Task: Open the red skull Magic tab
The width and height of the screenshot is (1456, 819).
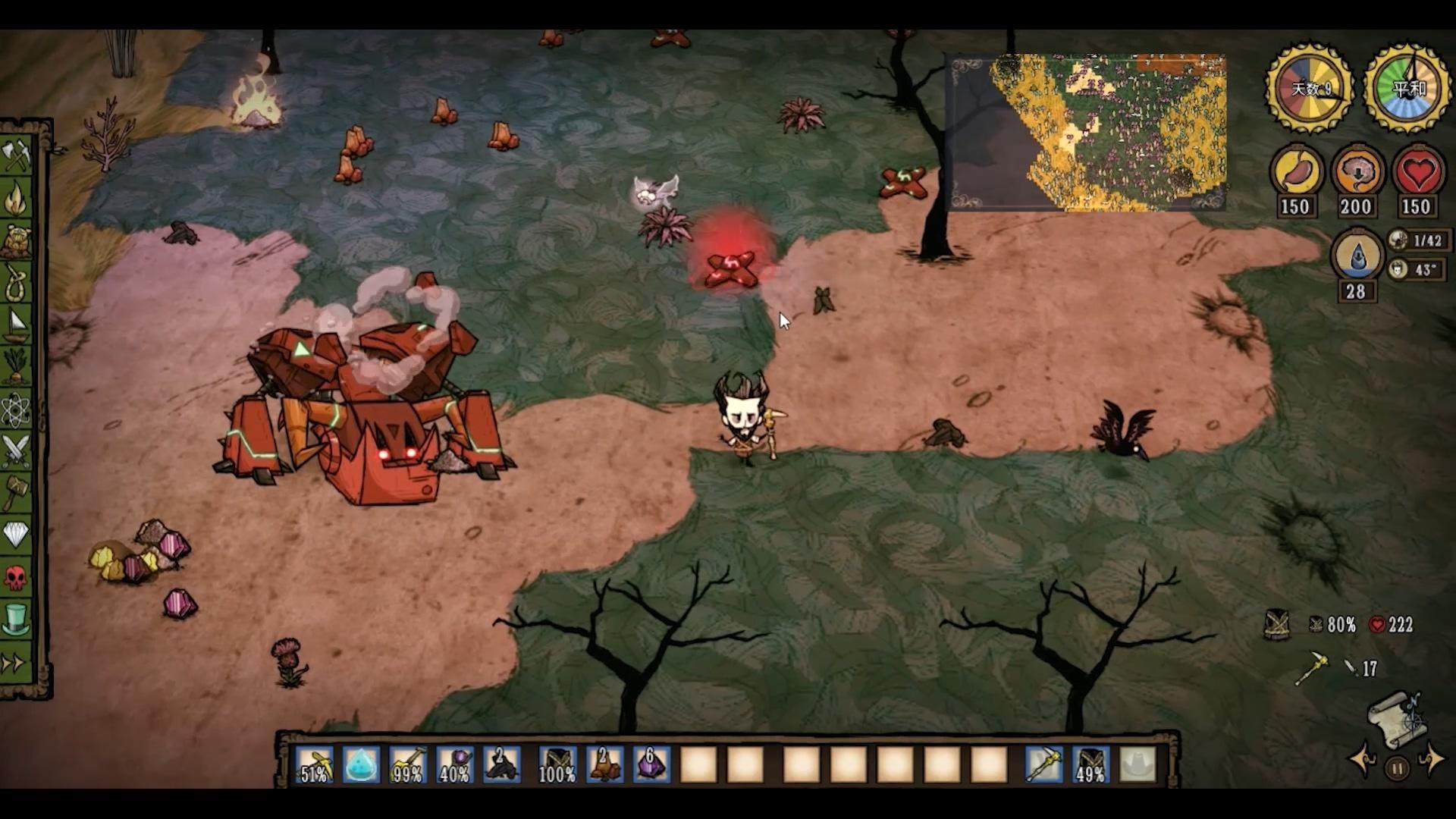Action: click(17, 578)
